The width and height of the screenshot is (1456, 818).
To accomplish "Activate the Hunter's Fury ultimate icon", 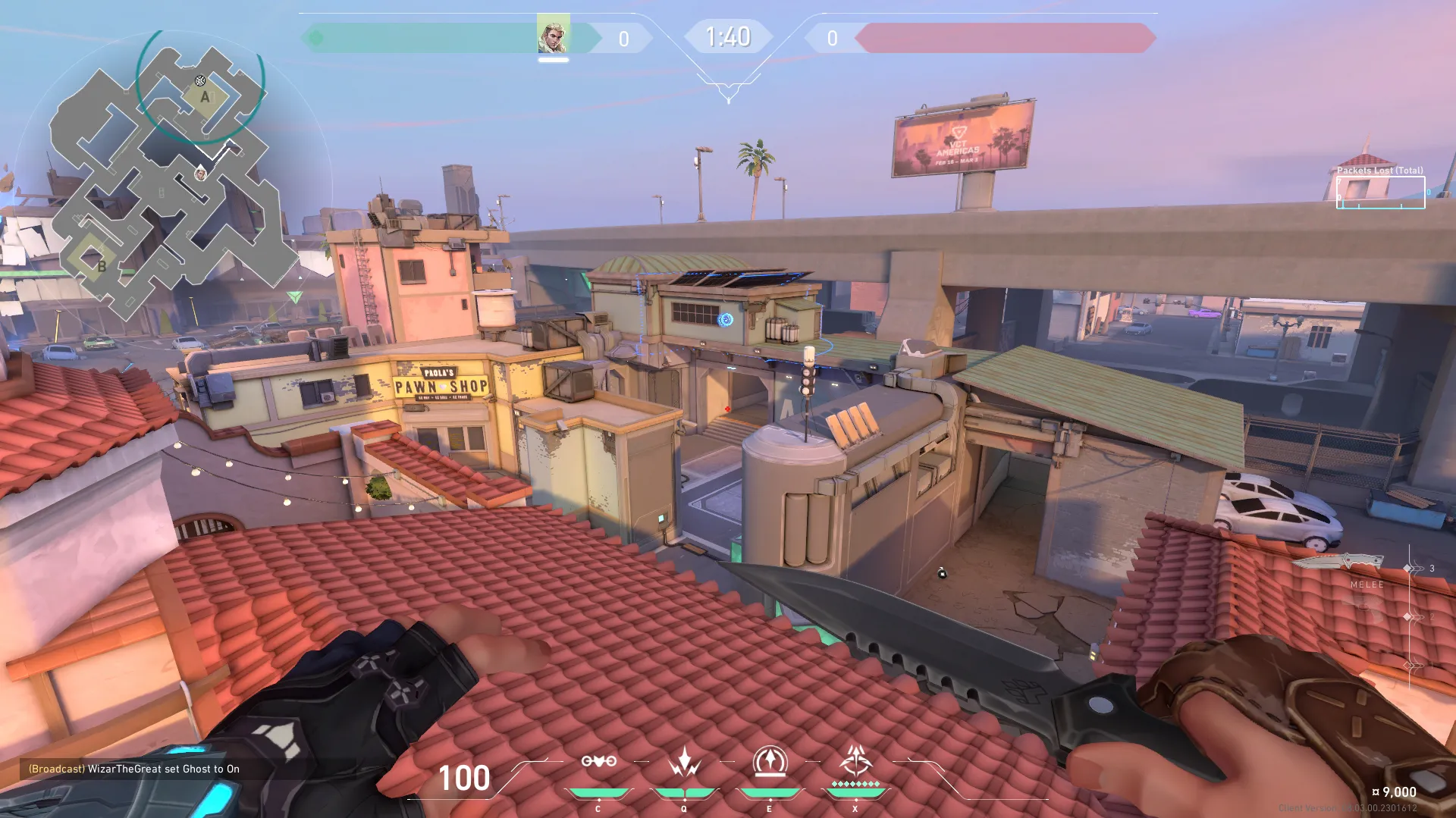I will tap(855, 762).
